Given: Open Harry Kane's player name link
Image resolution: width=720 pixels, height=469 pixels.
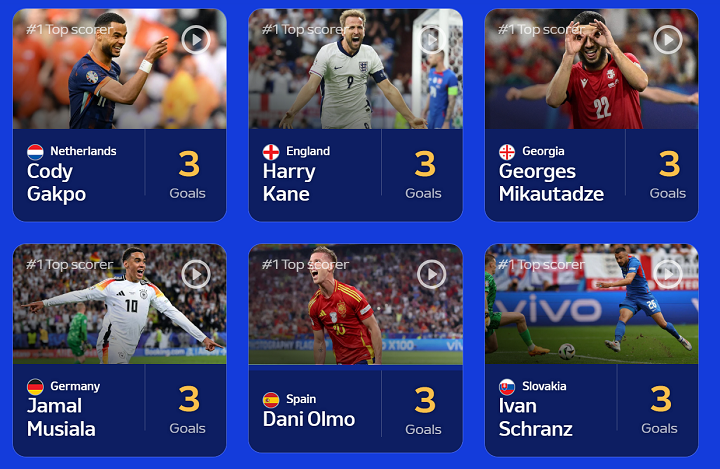Looking at the screenshot, I should 289,182.
